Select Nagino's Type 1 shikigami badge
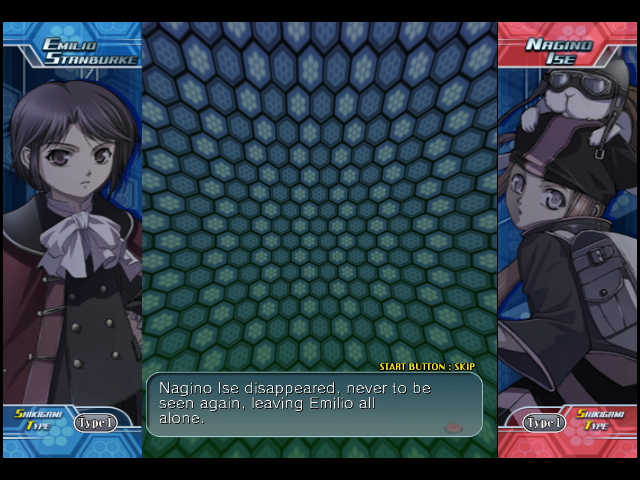 click(x=545, y=422)
